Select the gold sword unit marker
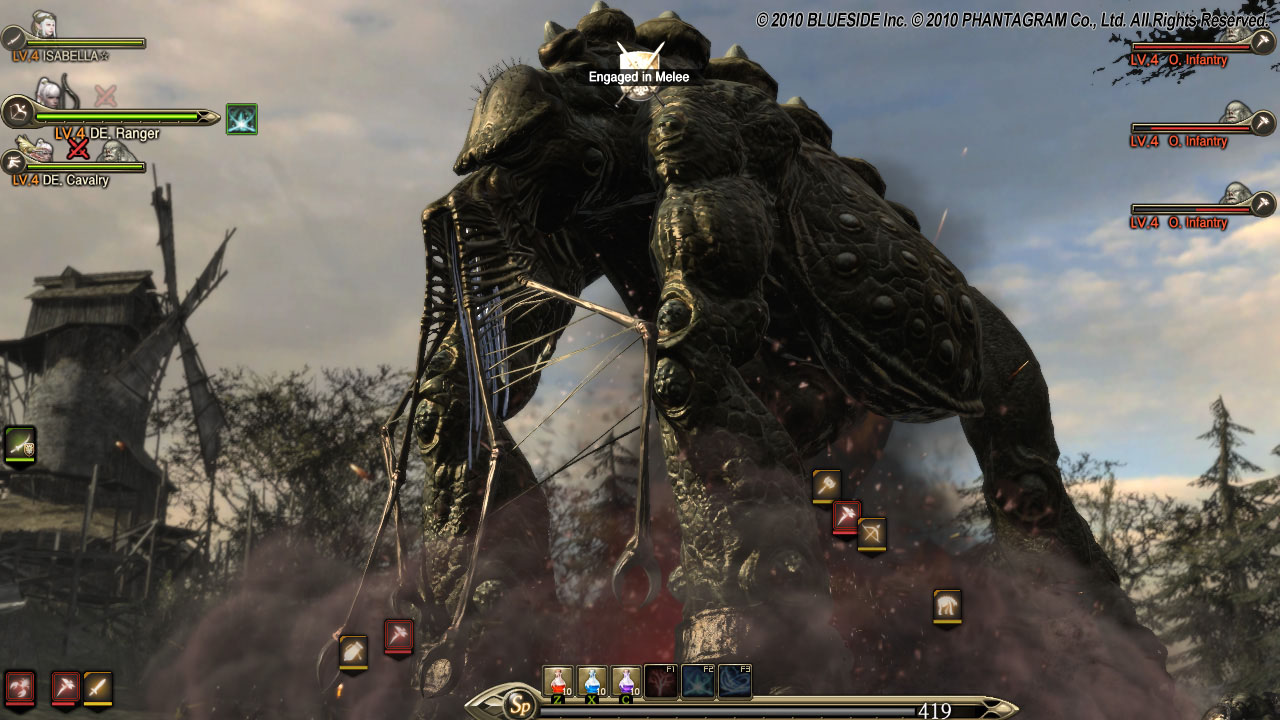The width and height of the screenshot is (1280, 720). coord(98,687)
